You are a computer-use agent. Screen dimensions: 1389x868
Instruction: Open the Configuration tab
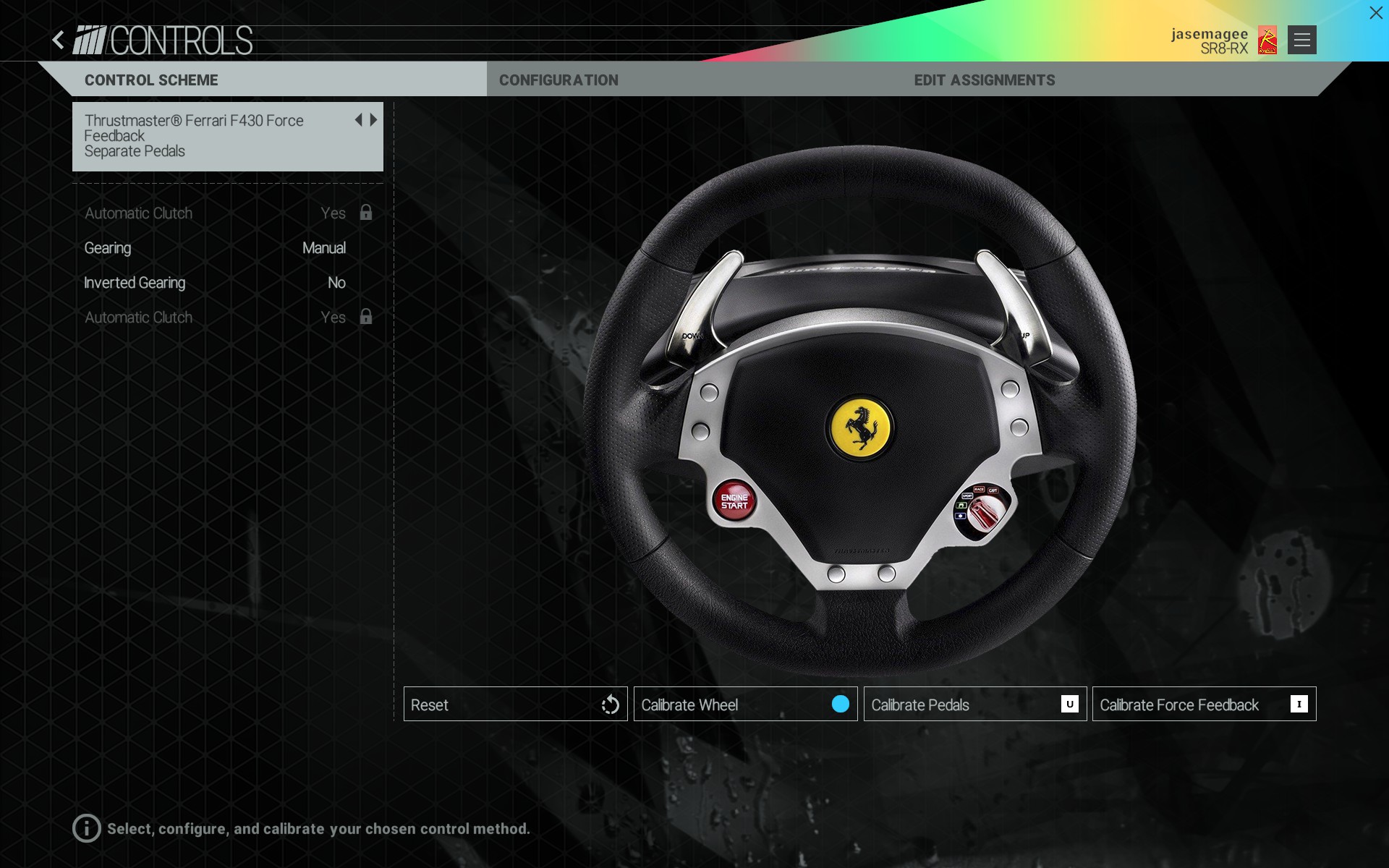558,80
